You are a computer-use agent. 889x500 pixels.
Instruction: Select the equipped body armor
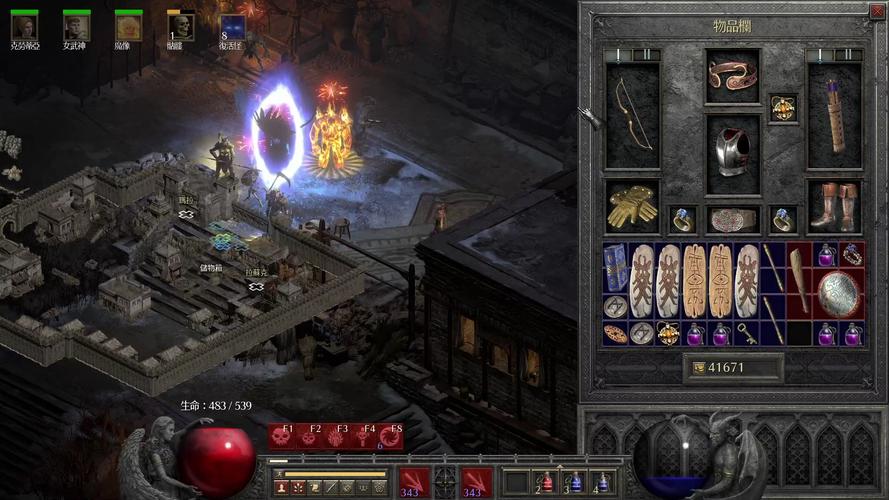click(x=733, y=154)
